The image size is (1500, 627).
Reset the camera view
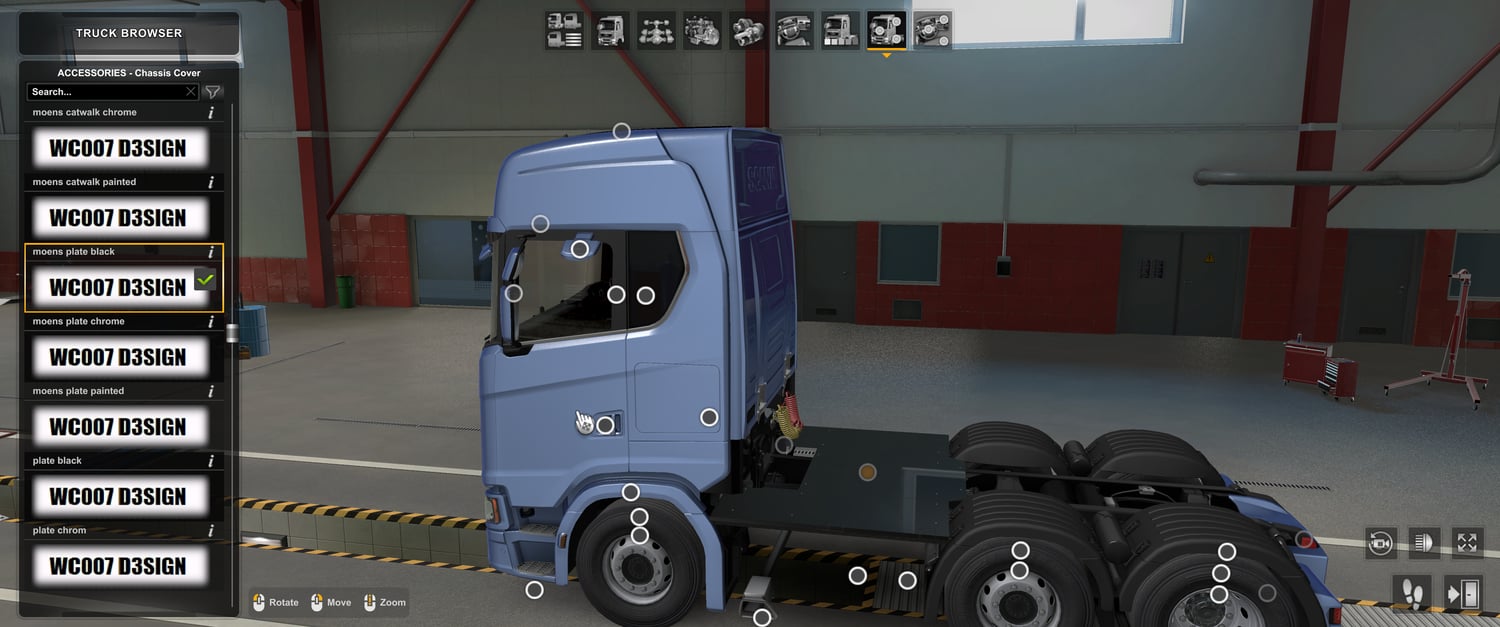(1381, 543)
